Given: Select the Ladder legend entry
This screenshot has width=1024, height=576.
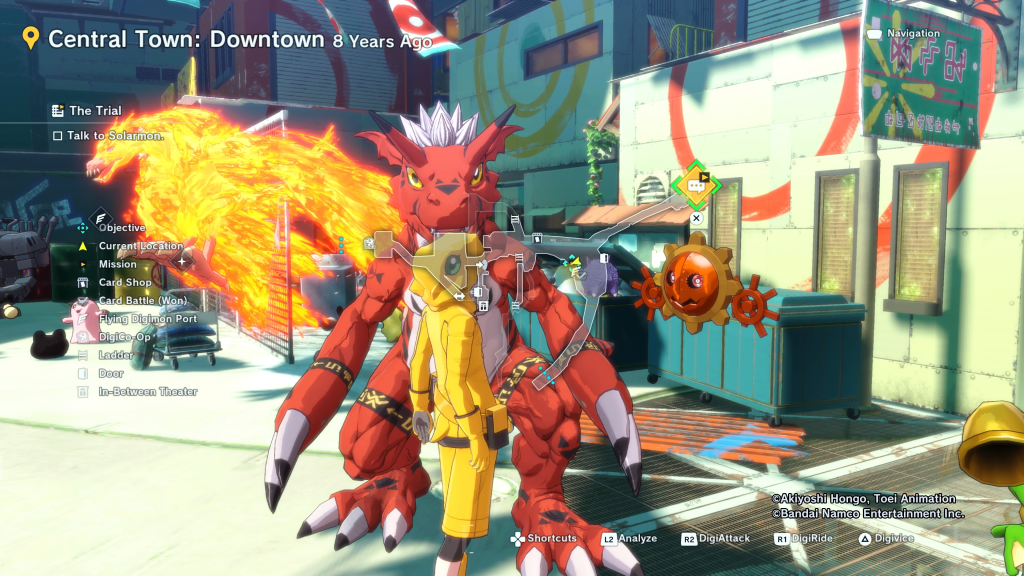Looking at the screenshot, I should tap(115, 355).
